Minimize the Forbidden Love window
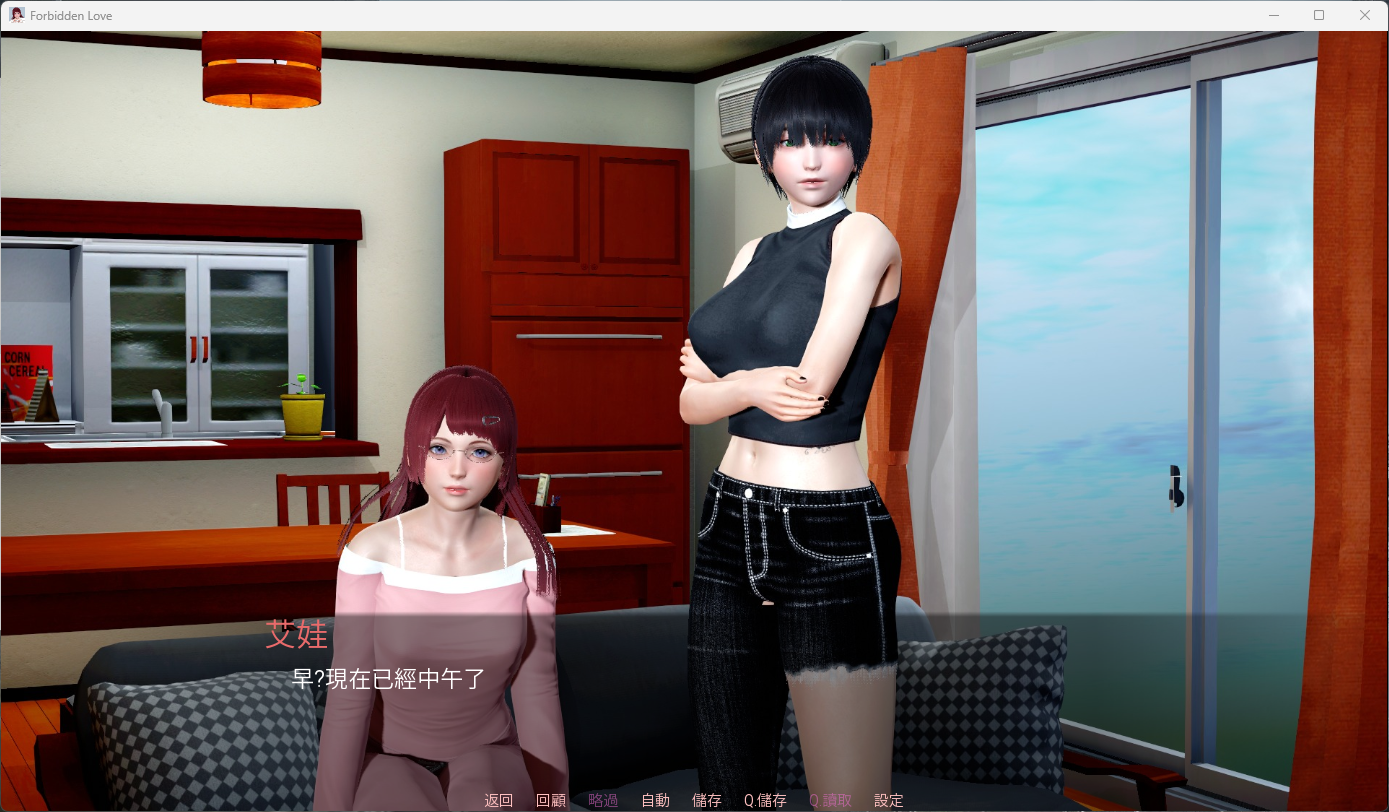 click(1272, 15)
